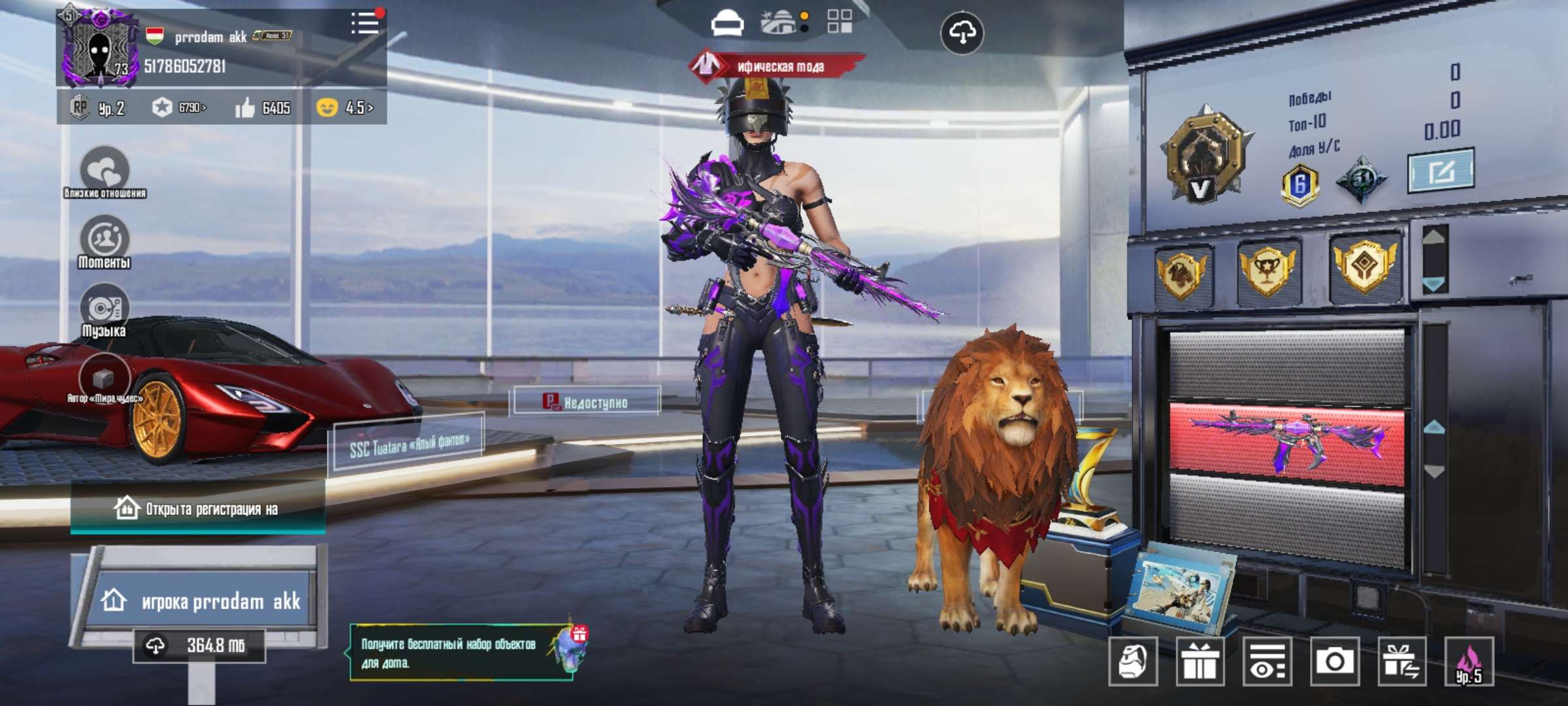Download the 364.8 Мб resource pack

[199, 646]
